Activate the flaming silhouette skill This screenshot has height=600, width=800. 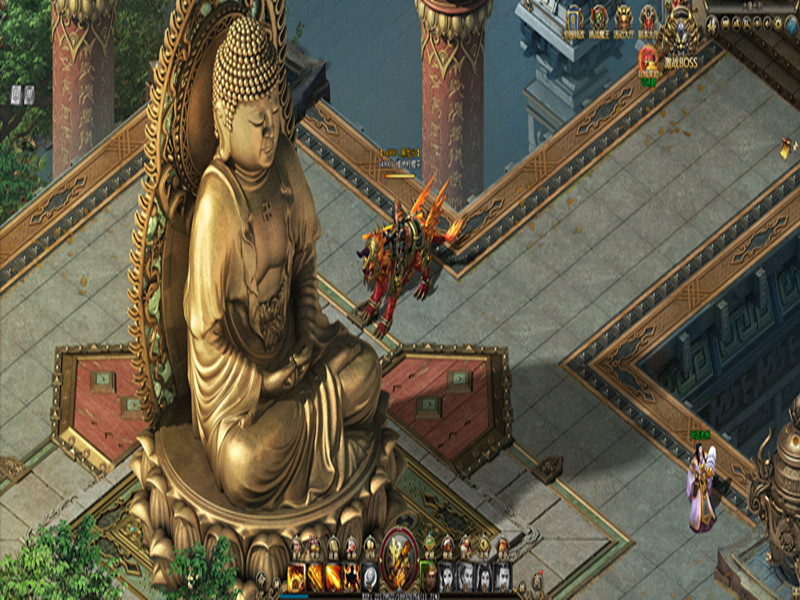click(352, 576)
